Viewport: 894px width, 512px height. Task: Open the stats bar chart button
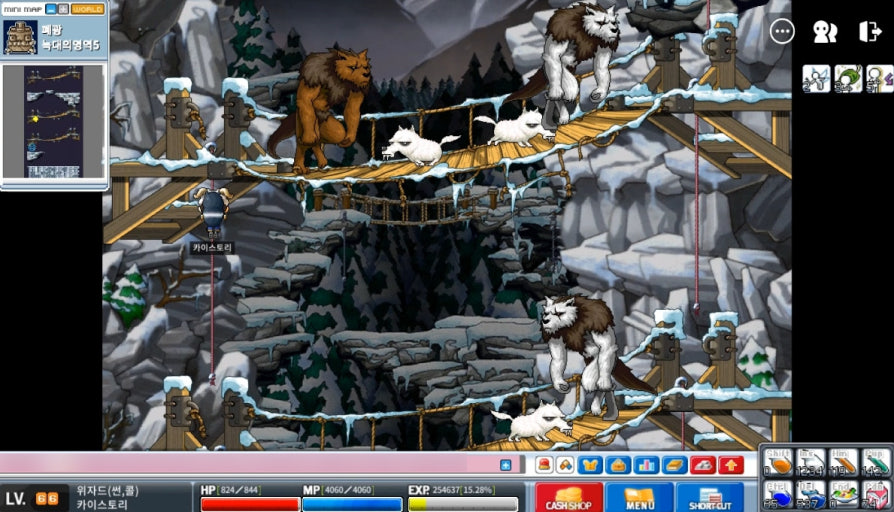tap(645, 465)
